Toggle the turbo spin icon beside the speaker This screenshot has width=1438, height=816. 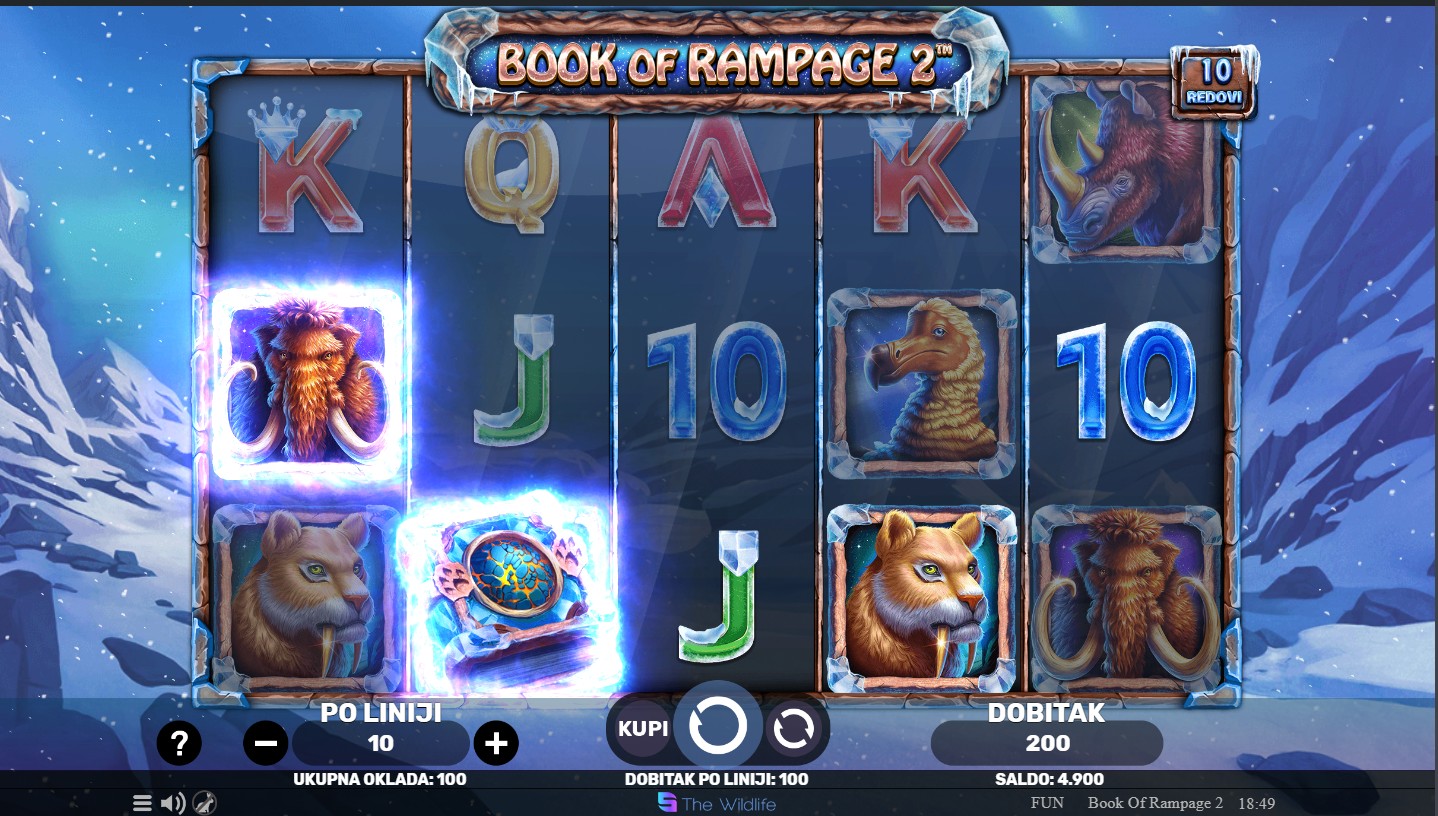205,803
